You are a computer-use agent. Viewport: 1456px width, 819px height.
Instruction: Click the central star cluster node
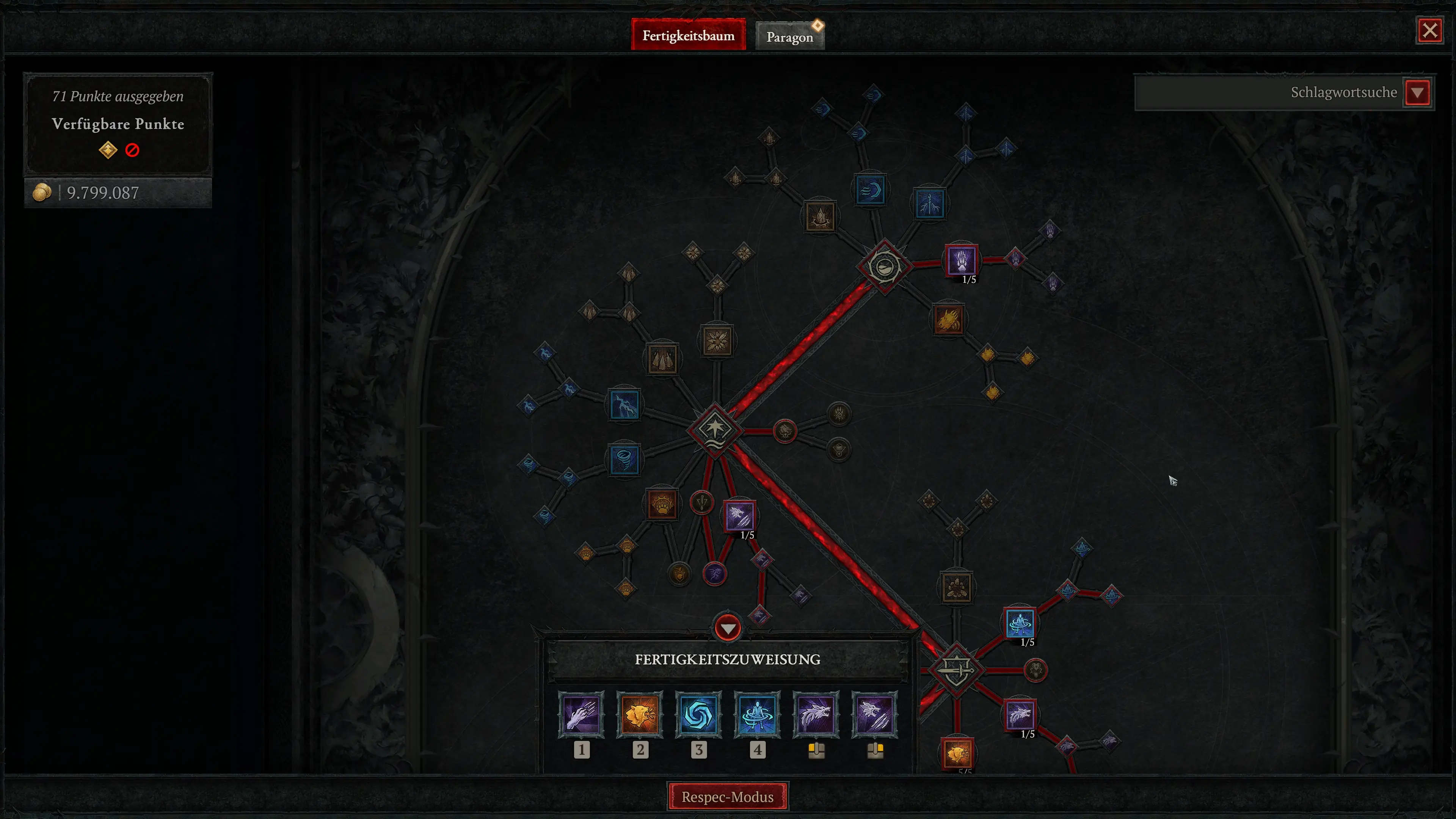715,431
